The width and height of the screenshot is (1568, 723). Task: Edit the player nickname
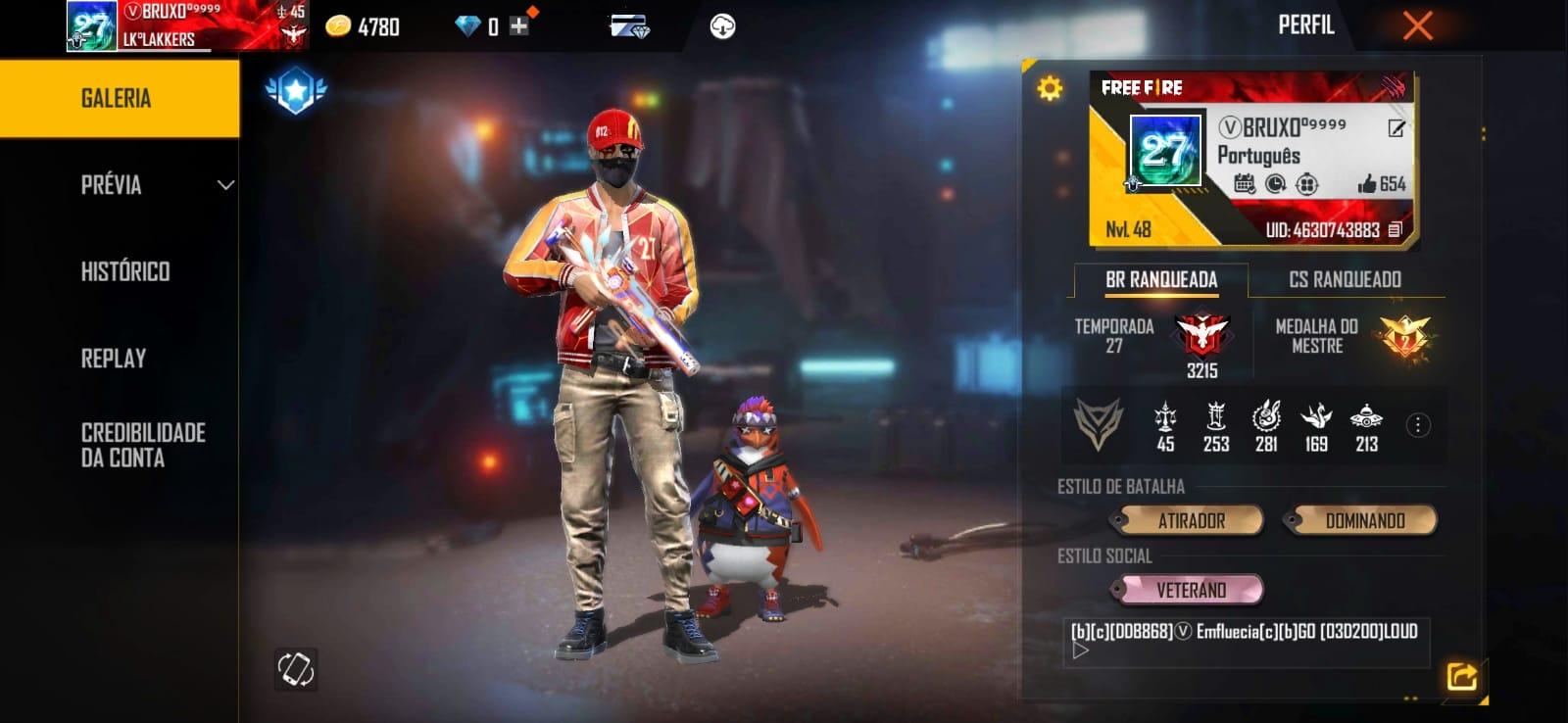pyautogui.click(x=1396, y=128)
